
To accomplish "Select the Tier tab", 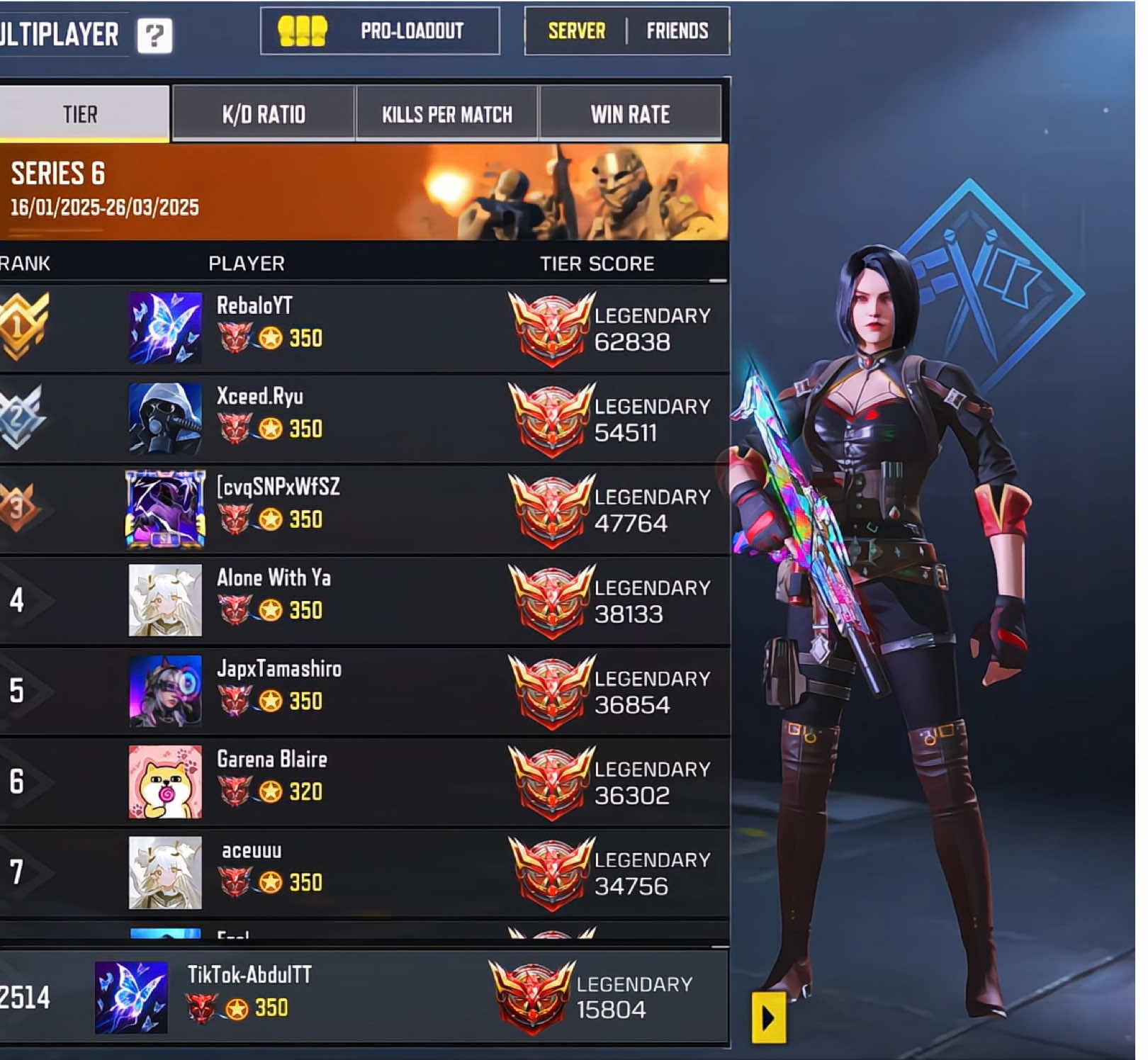I will click(81, 114).
